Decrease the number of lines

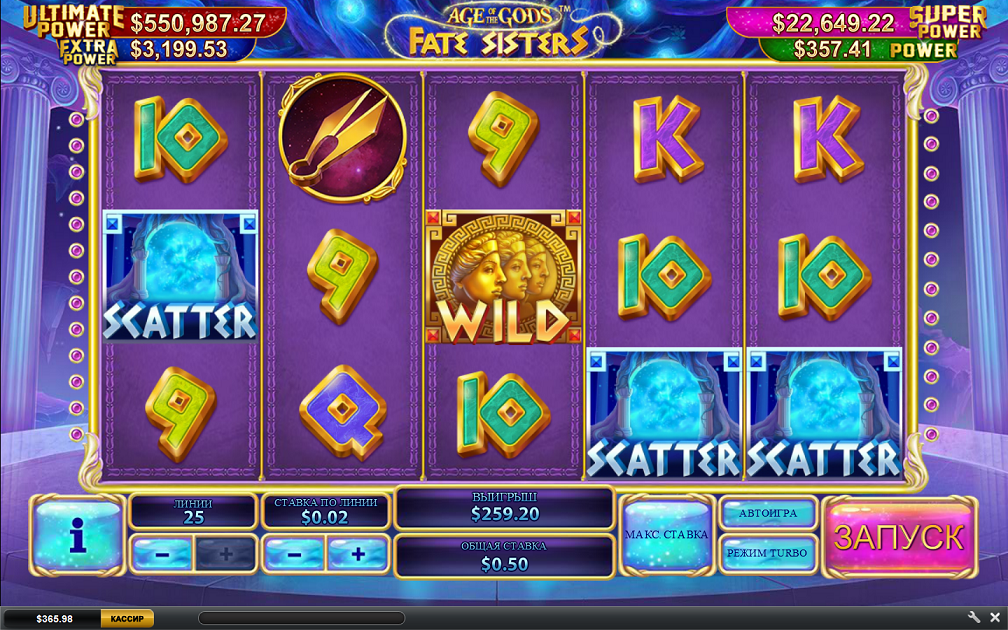[161, 553]
